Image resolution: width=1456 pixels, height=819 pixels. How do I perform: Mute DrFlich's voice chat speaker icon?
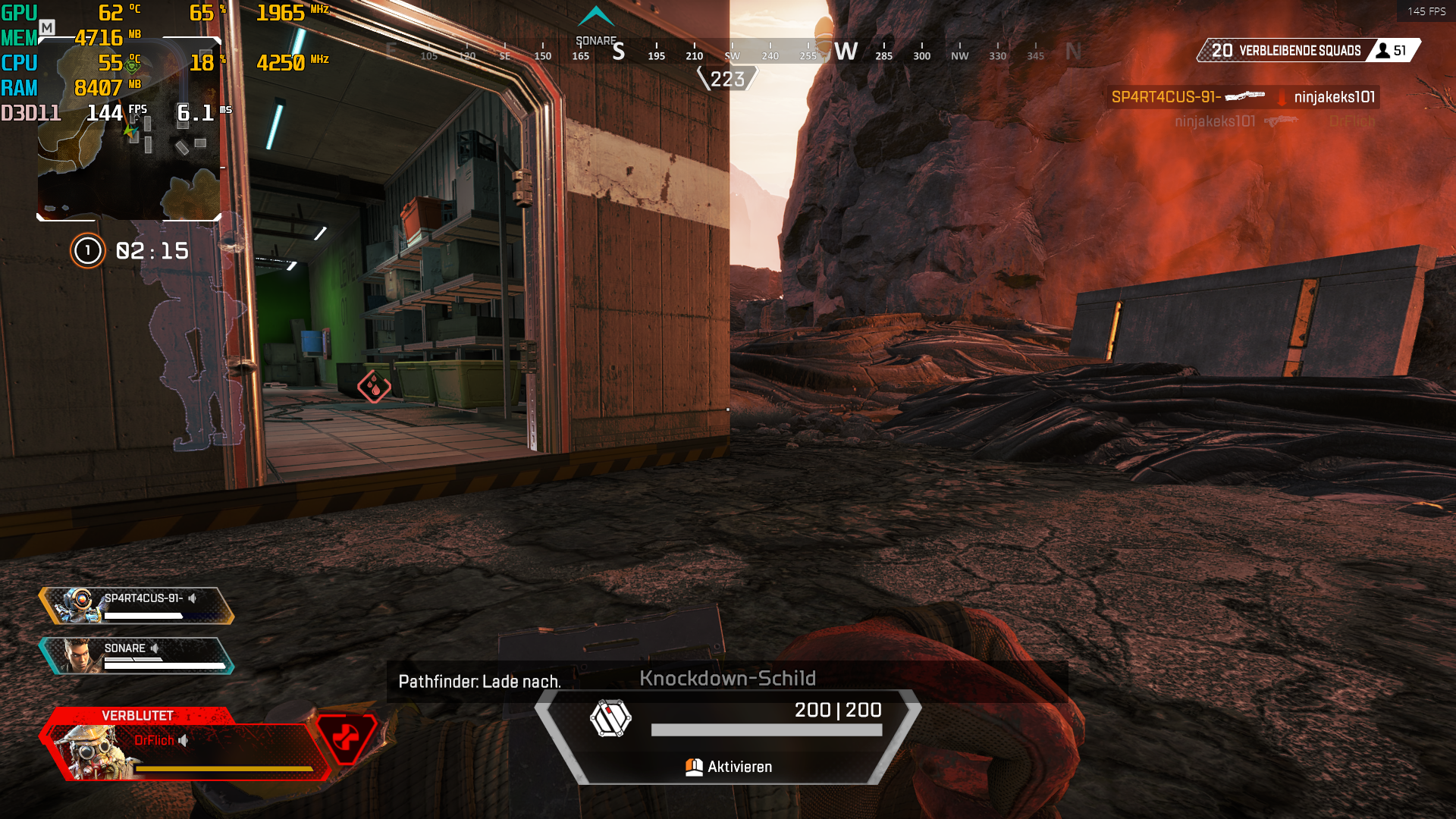pos(182,741)
